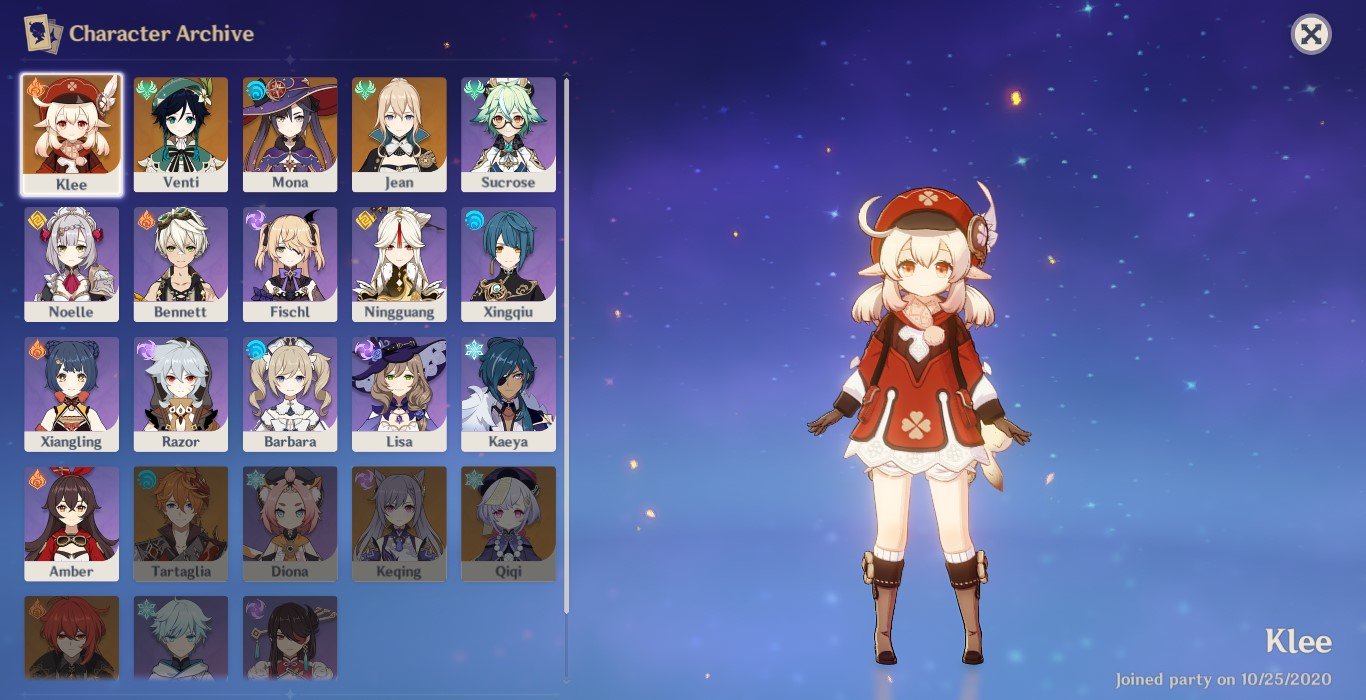Click on Lisa's portrait

click(x=399, y=394)
